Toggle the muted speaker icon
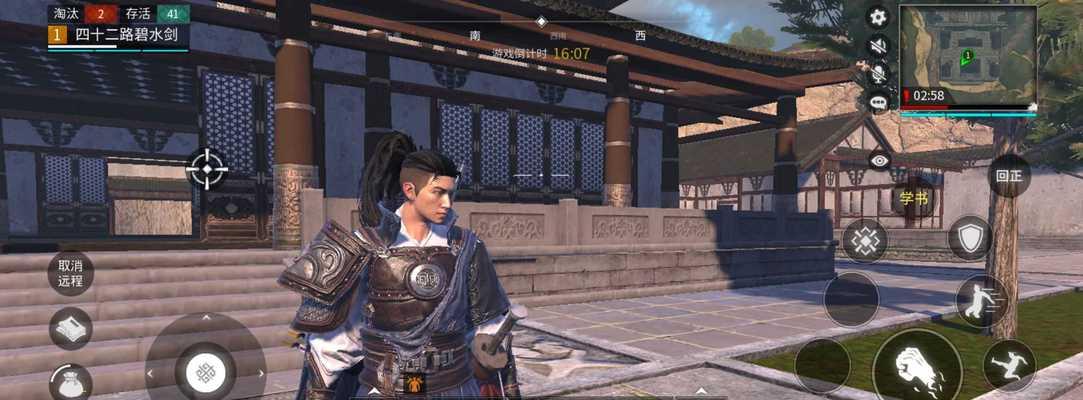Image resolution: width=1083 pixels, height=400 pixels. 878,45
